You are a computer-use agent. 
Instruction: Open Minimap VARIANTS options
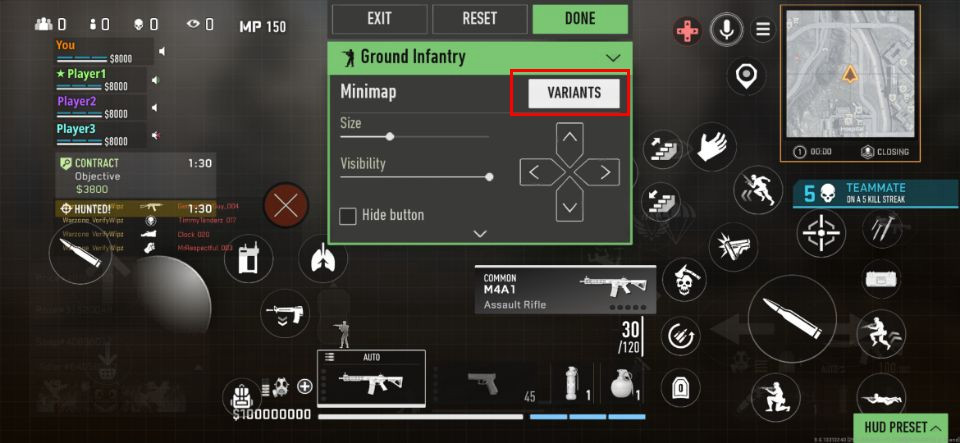click(574, 93)
